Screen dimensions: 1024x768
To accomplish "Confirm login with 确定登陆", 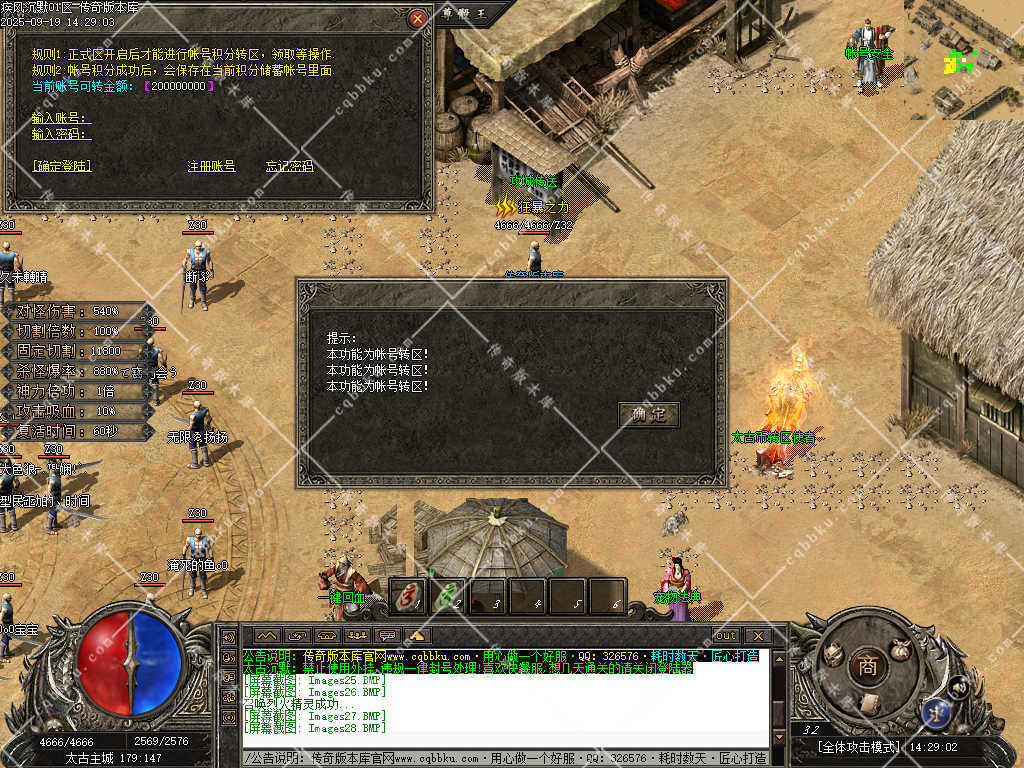I will [61, 166].
